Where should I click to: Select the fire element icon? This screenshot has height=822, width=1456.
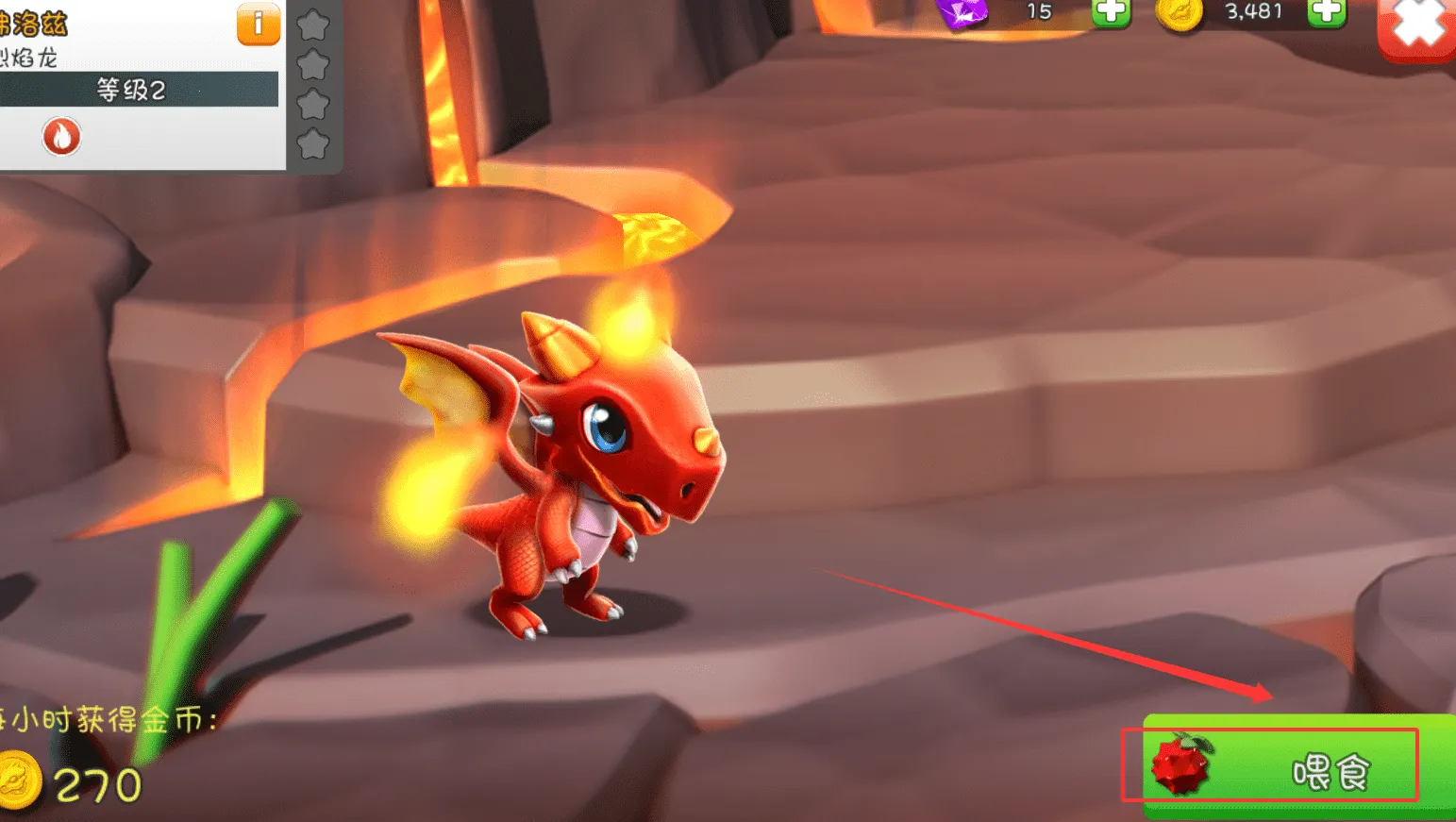tap(61, 137)
